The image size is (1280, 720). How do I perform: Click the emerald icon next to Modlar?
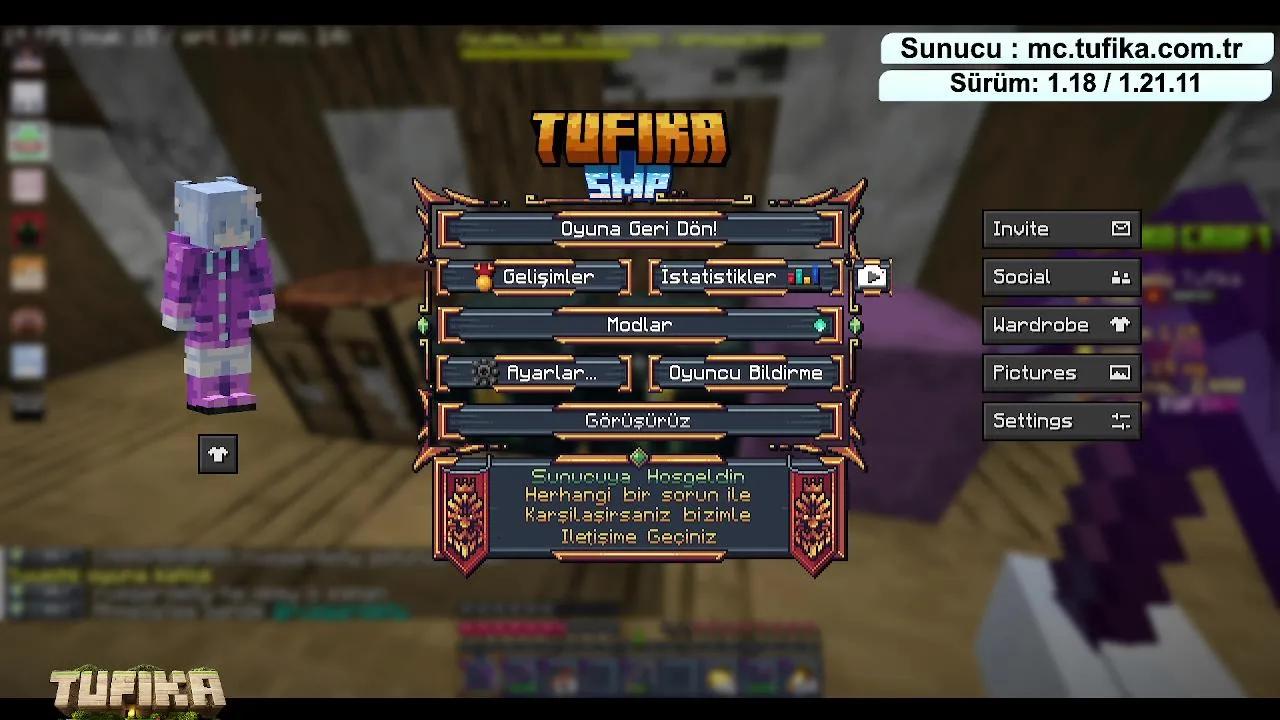tap(820, 324)
